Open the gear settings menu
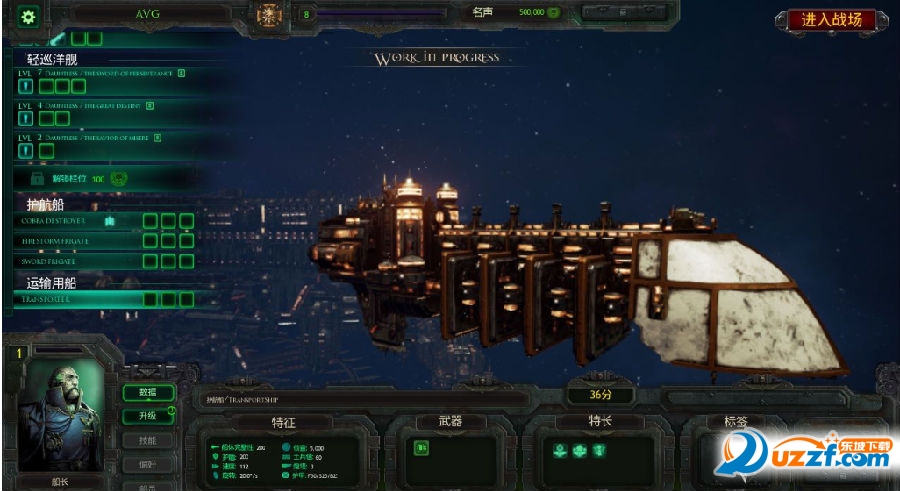 [28, 16]
